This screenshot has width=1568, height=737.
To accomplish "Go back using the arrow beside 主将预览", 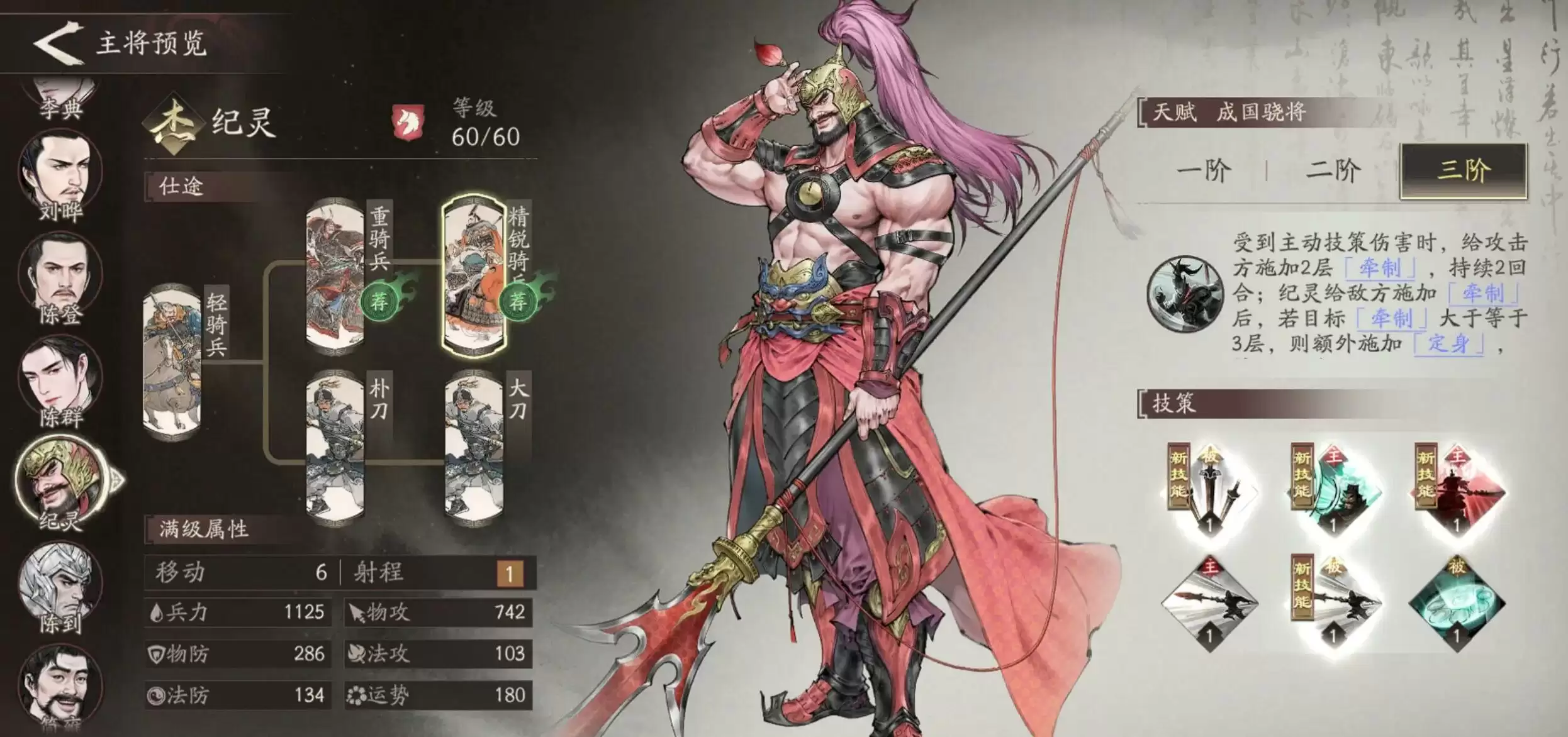I will (x=58, y=43).
